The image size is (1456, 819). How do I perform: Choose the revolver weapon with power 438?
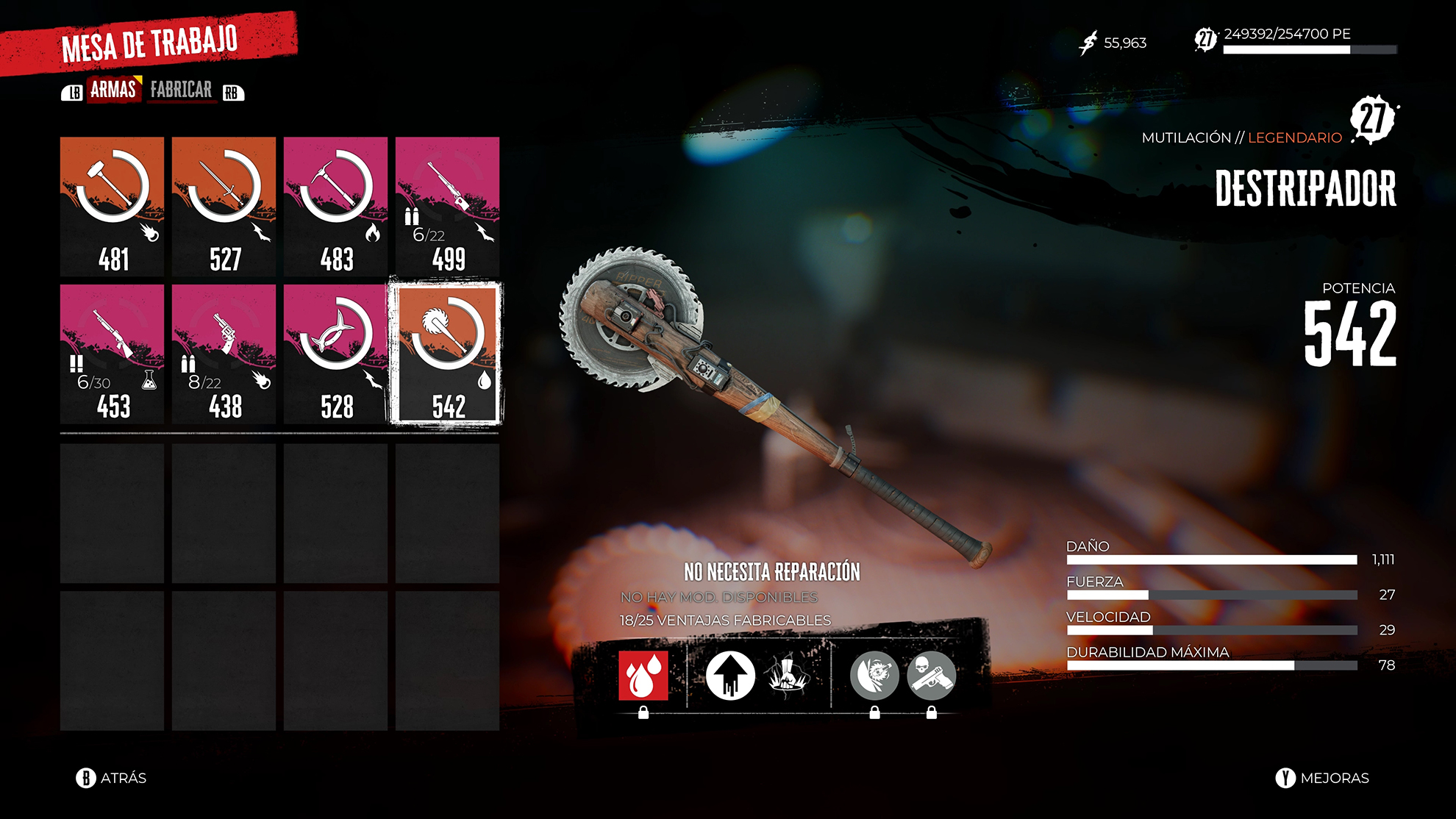(224, 354)
